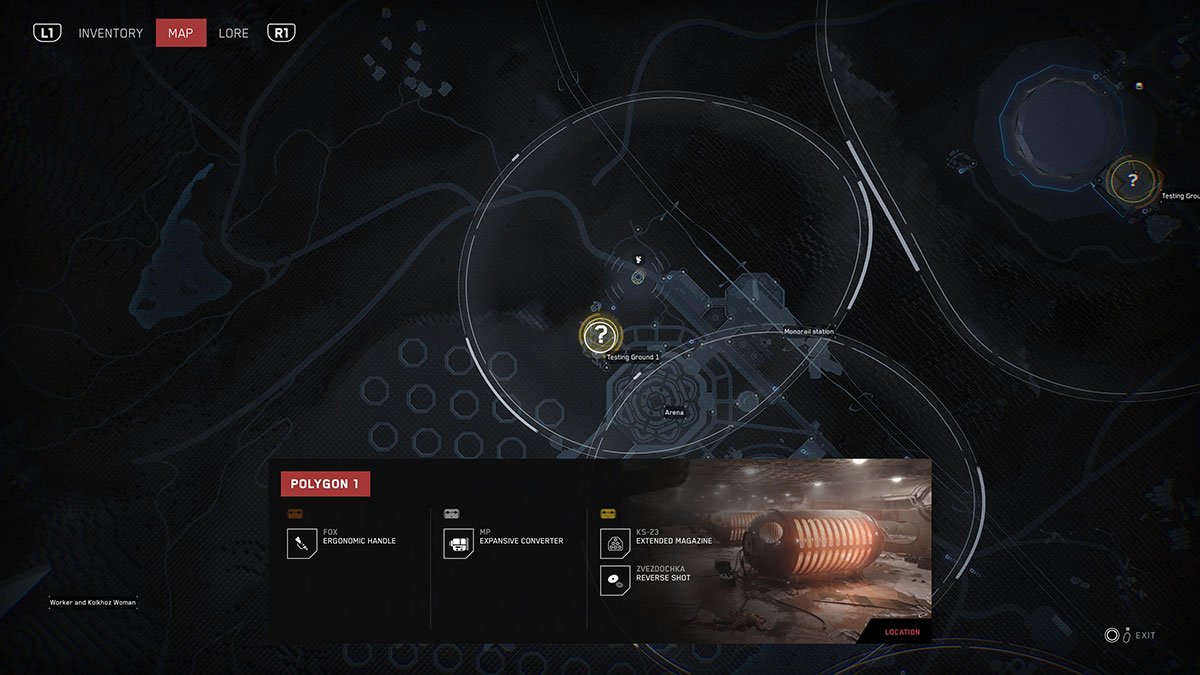This screenshot has width=1200, height=675.
Task: Open the Lore tab
Action: pyautogui.click(x=233, y=33)
